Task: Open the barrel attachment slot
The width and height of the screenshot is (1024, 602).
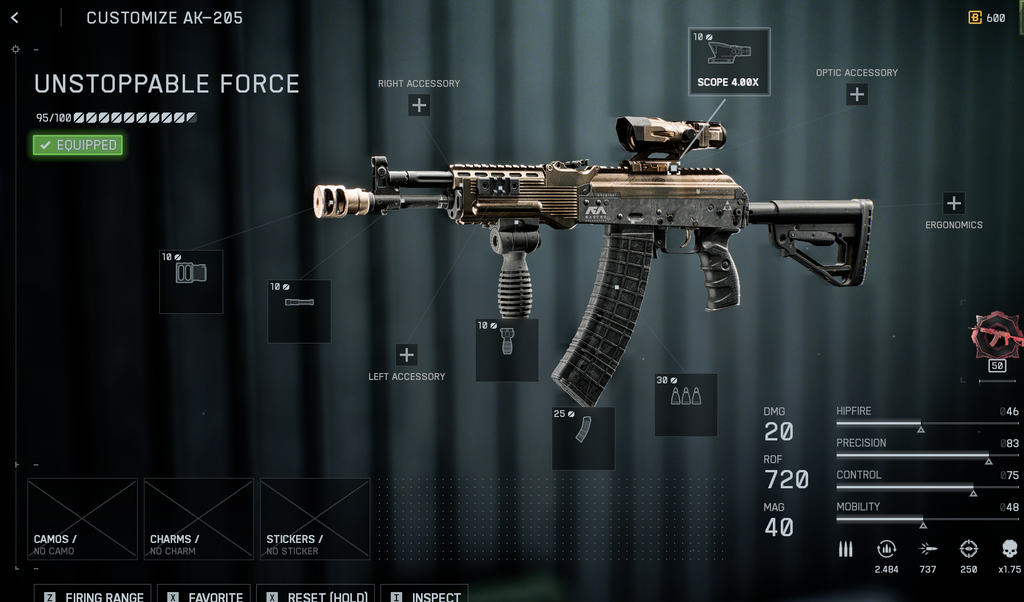Action: pos(299,311)
